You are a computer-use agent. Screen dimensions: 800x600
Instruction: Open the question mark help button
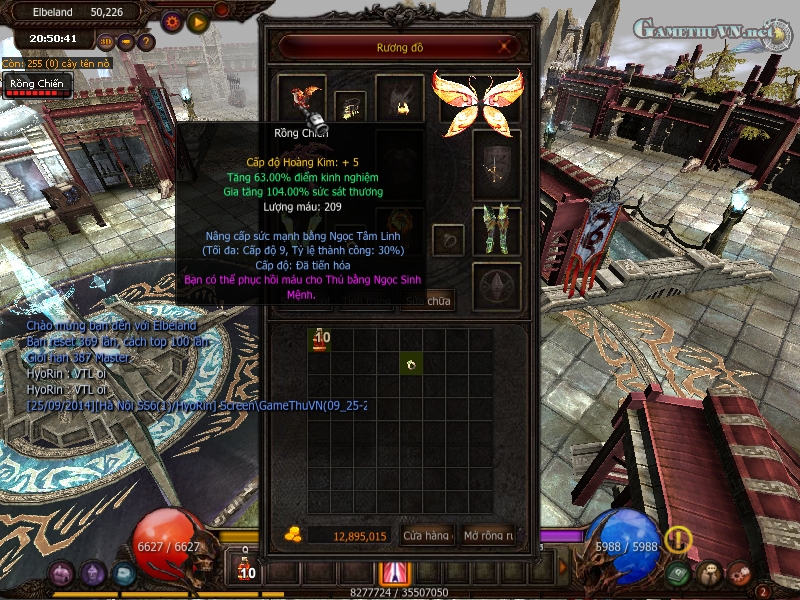[146, 42]
